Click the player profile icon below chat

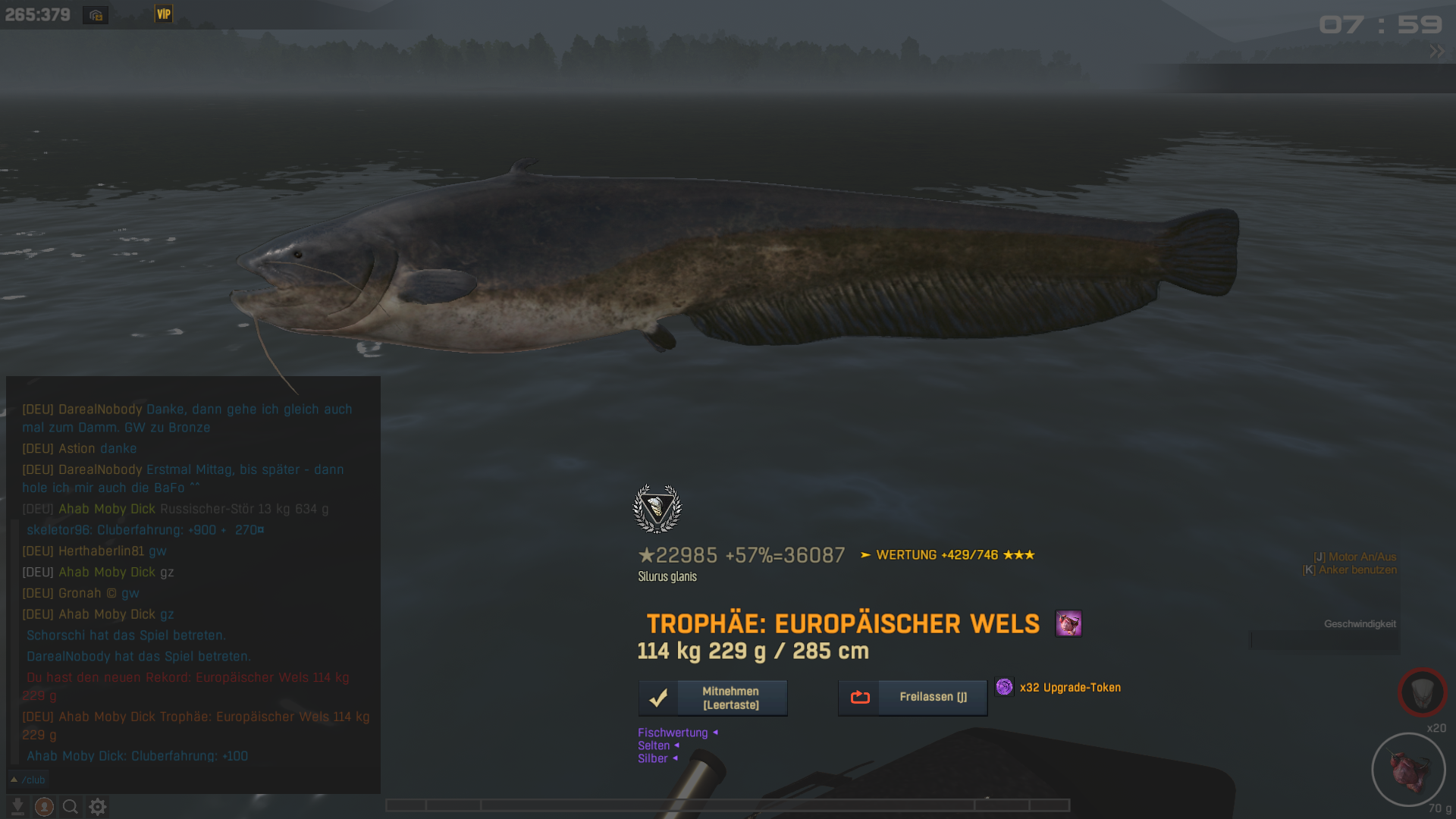pyautogui.click(x=44, y=807)
